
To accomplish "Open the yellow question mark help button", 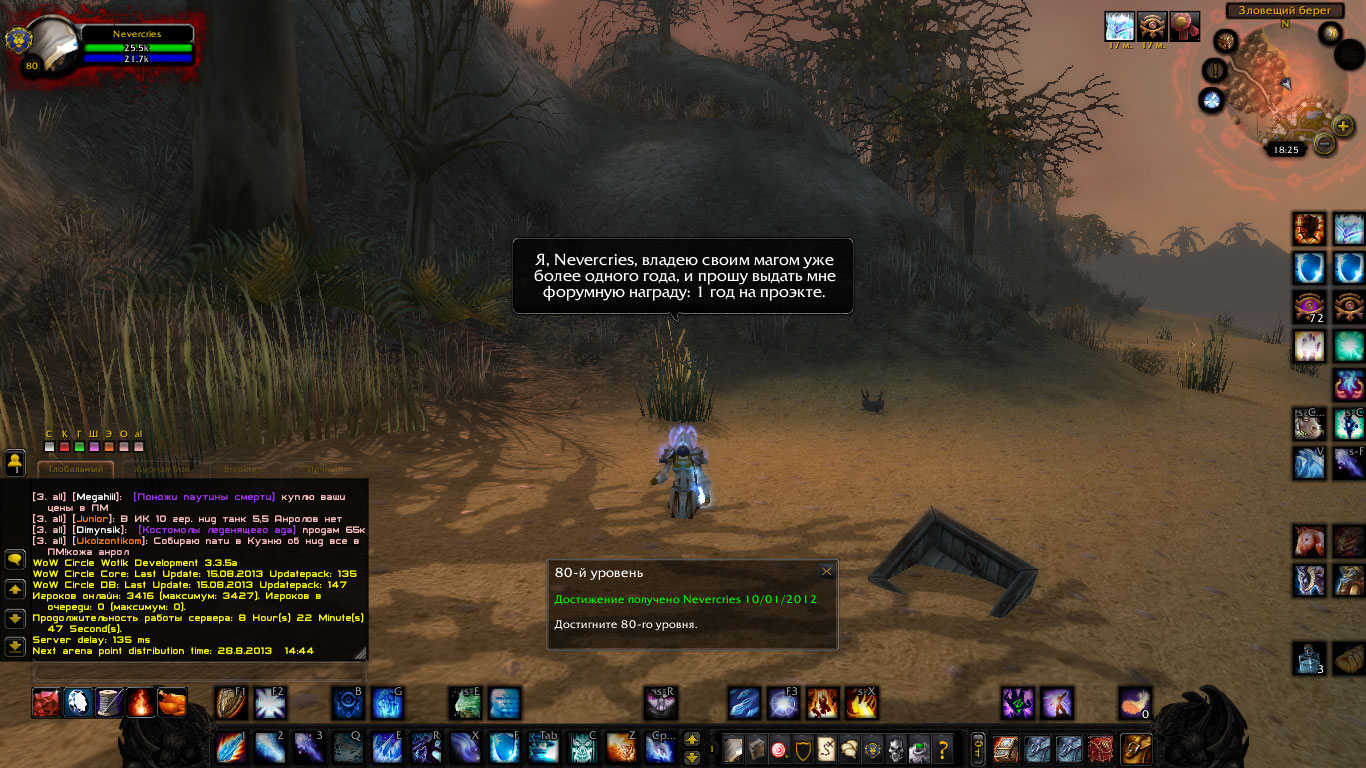I will point(942,748).
